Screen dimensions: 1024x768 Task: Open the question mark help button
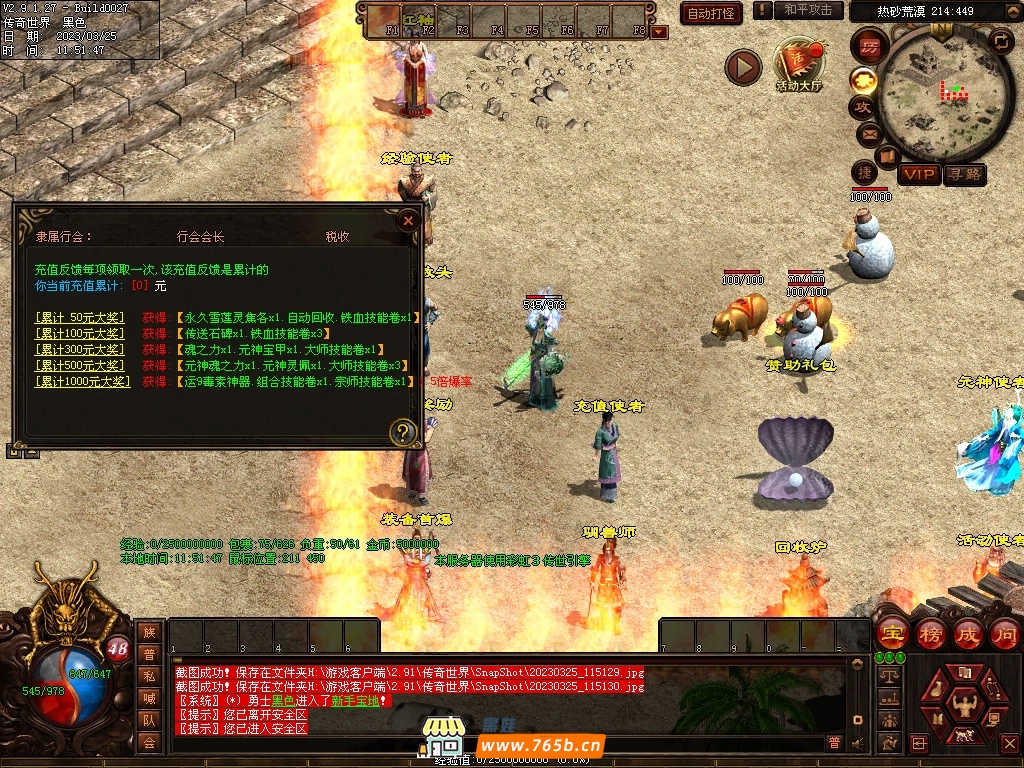tap(403, 432)
